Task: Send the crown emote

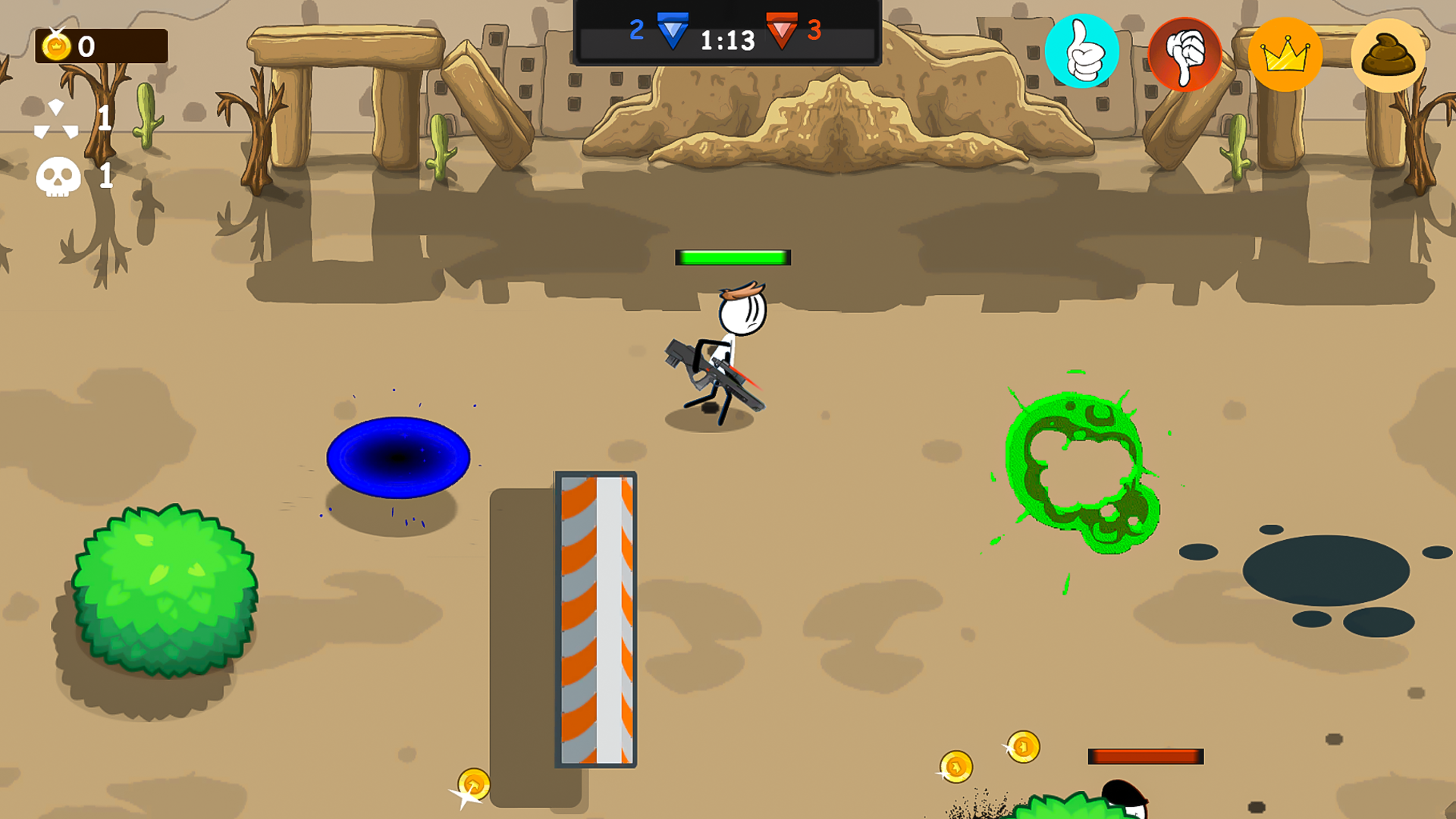Action: pyautogui.click(x=1285, y=55)
